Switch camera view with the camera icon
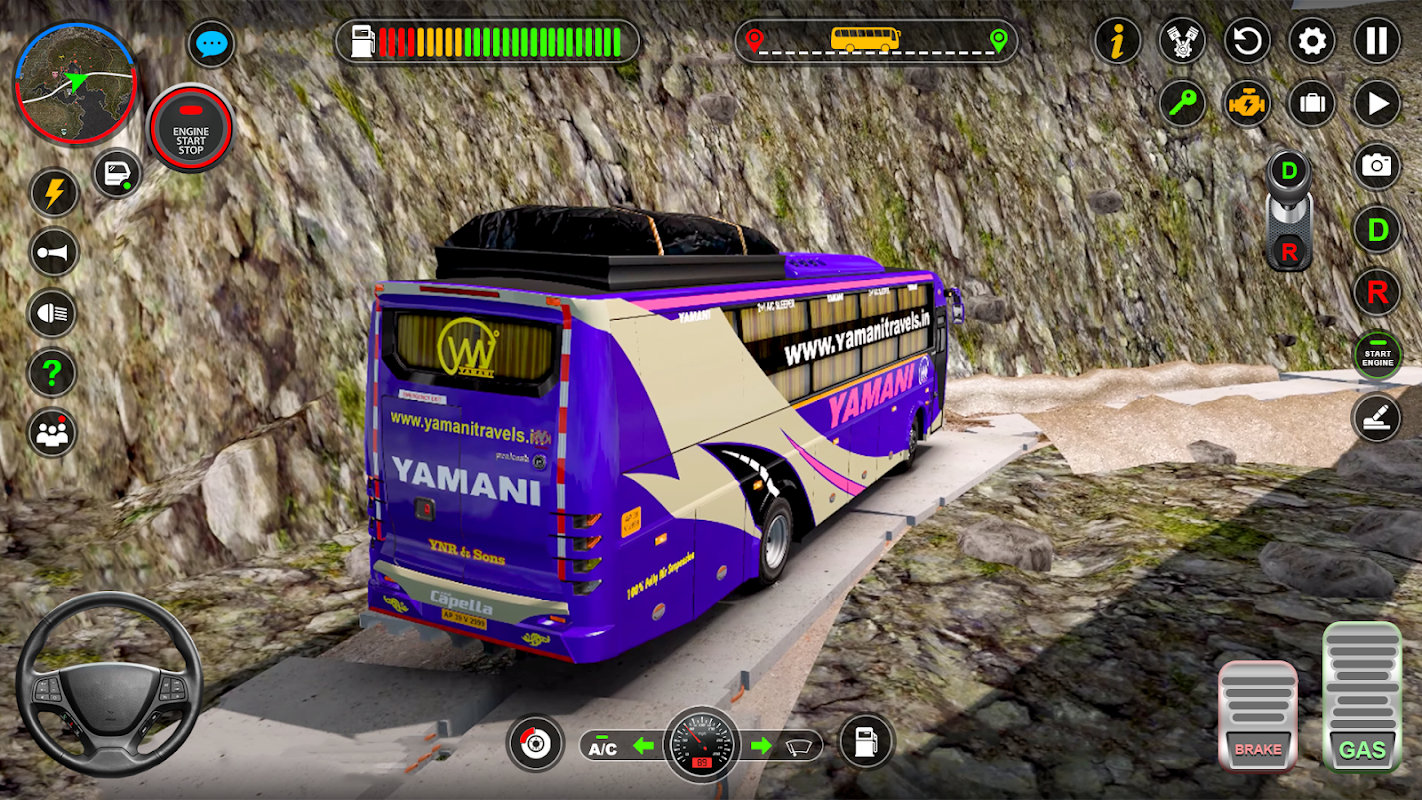The height and width of the screenshot is (800, 1422). pos(1377,165)
